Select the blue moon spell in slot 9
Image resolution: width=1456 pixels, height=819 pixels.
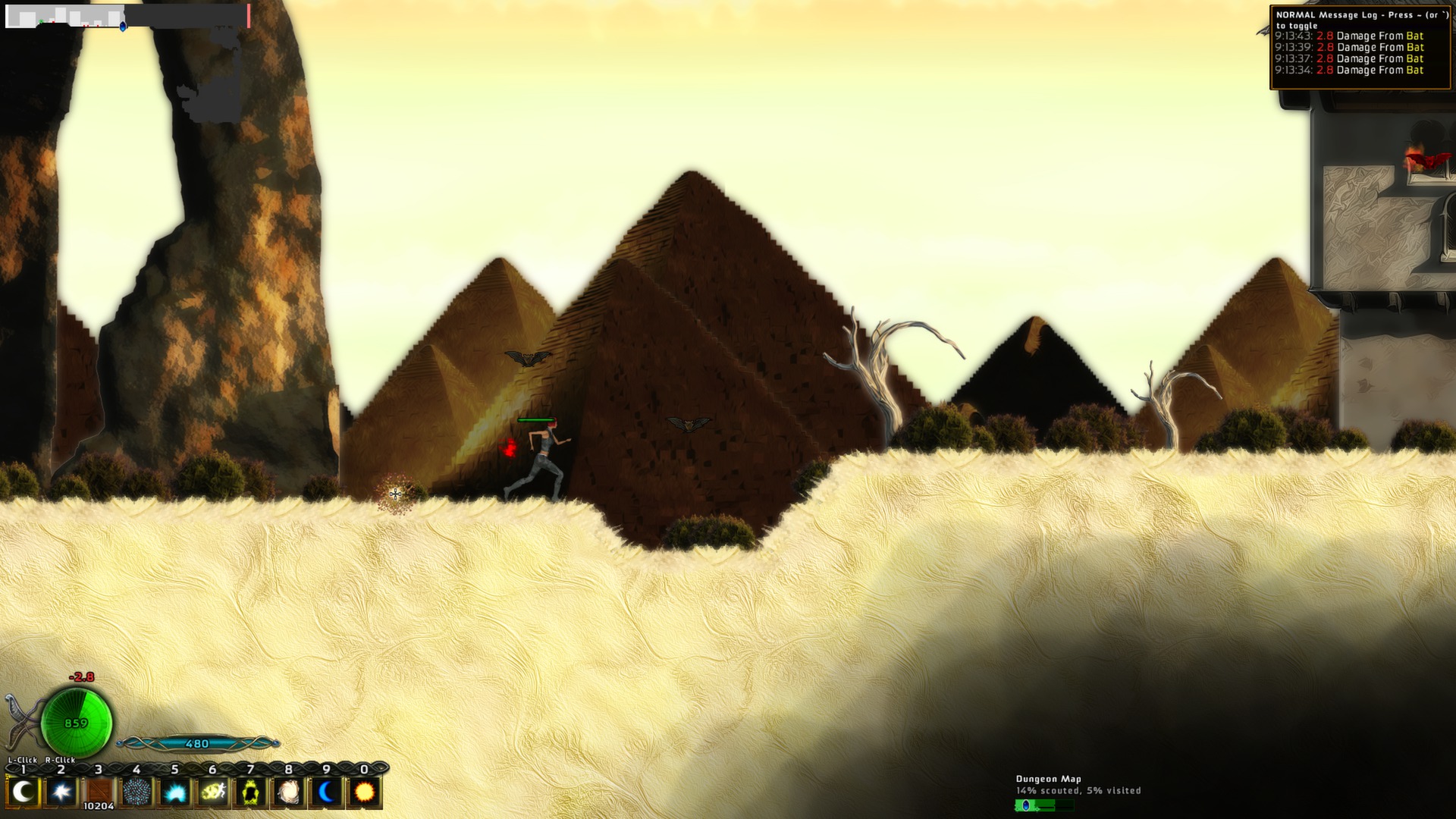(326, 791)
